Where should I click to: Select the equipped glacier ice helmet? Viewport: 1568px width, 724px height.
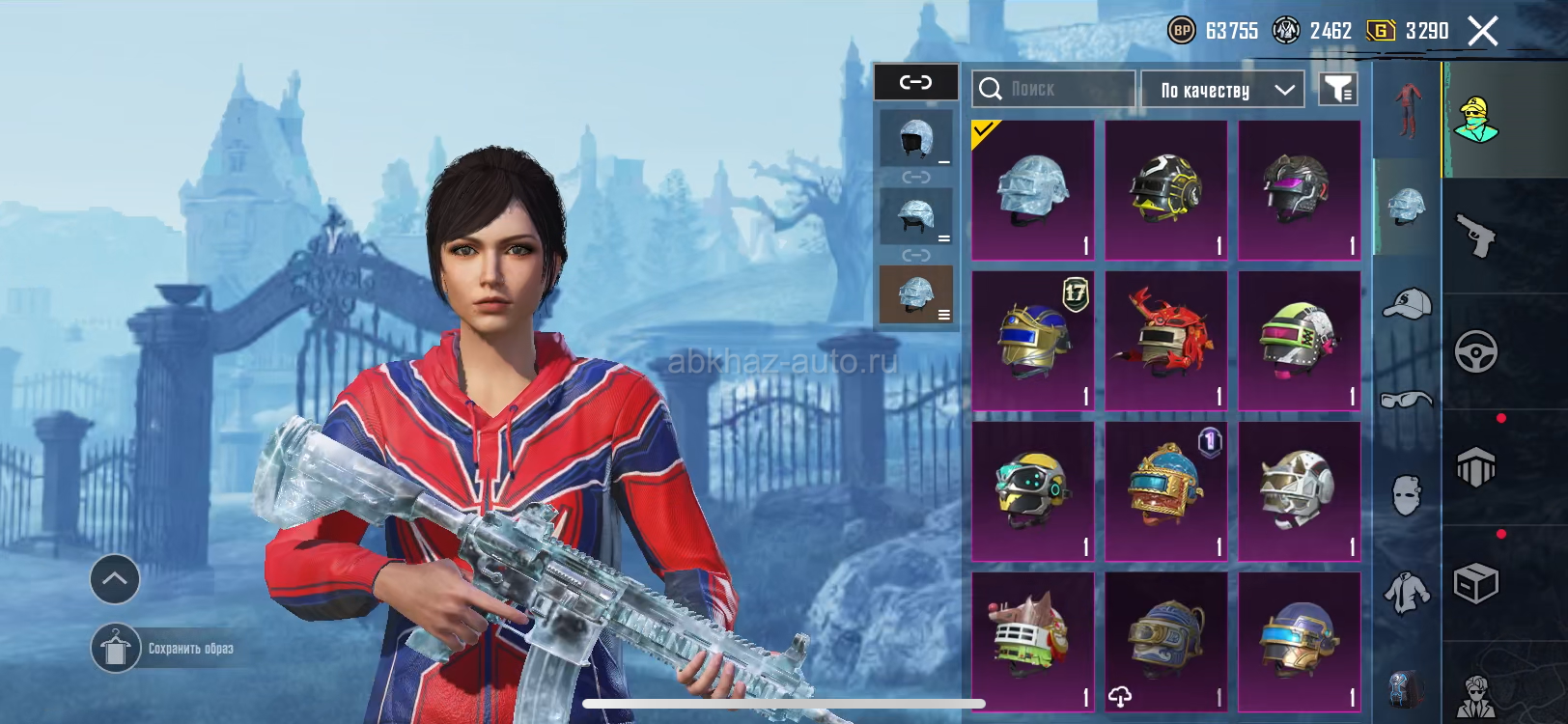1032,190
